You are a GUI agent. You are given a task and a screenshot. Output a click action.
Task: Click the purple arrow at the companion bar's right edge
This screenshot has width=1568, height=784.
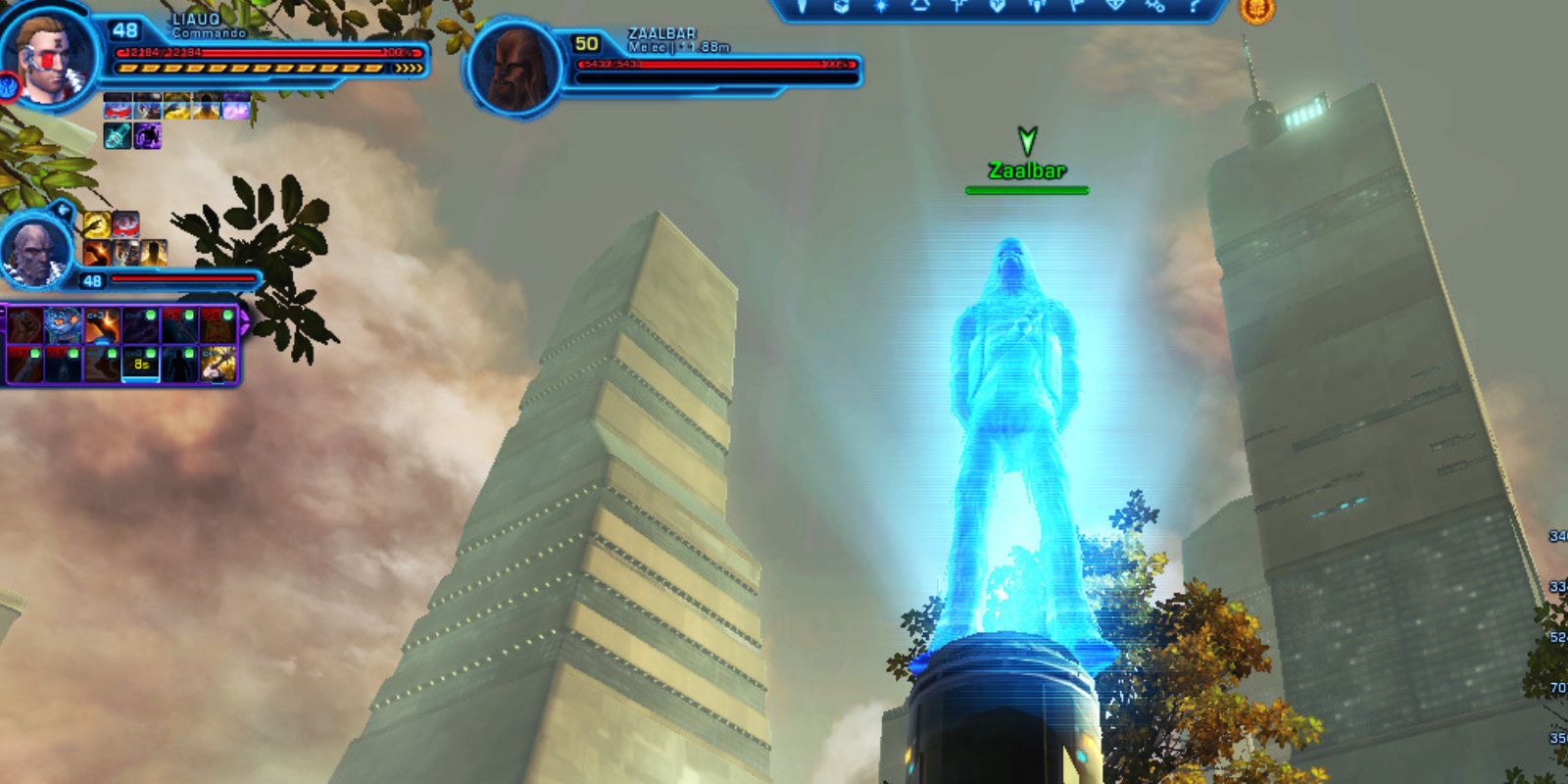click(x=244, y=321)
